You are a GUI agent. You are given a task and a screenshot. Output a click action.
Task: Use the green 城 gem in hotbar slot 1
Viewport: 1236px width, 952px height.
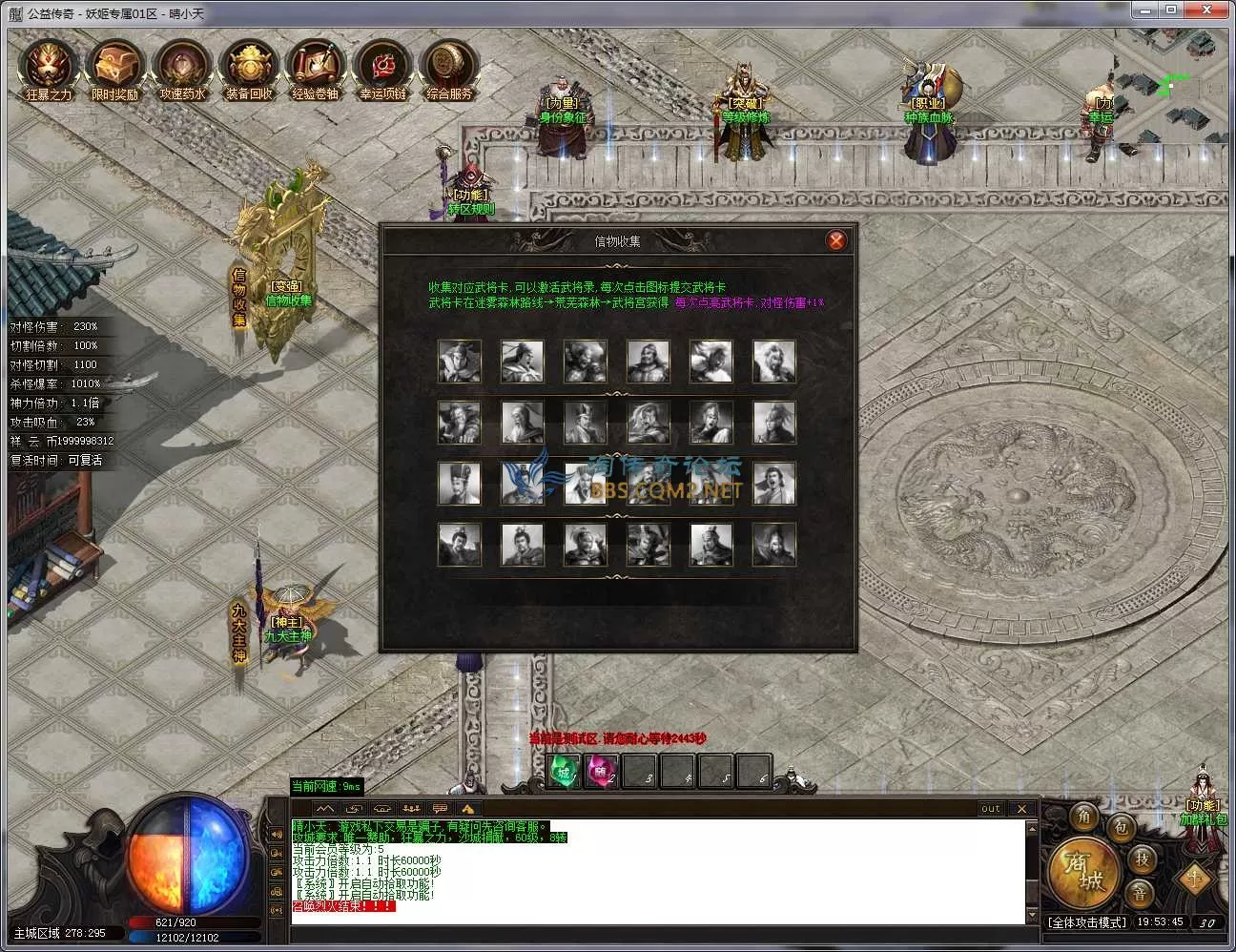pos(565,771)
